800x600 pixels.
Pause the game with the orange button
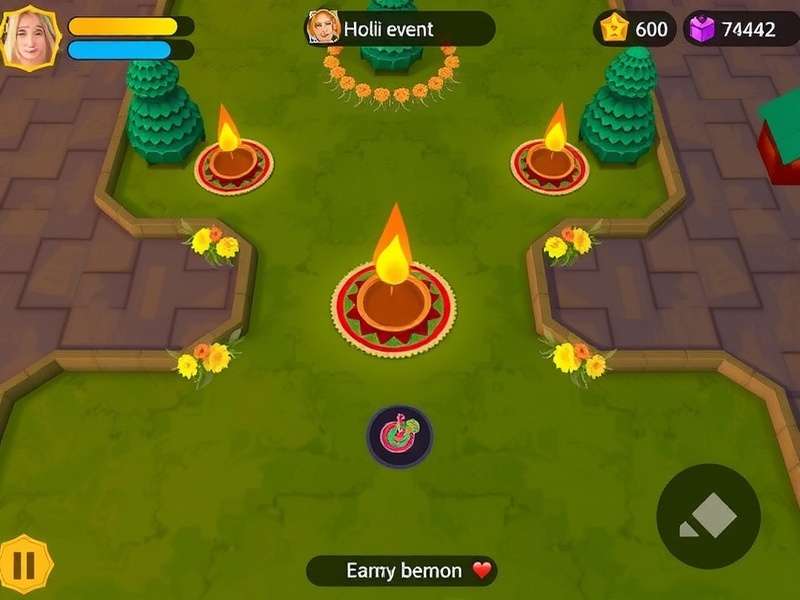[x=24, y=565]
